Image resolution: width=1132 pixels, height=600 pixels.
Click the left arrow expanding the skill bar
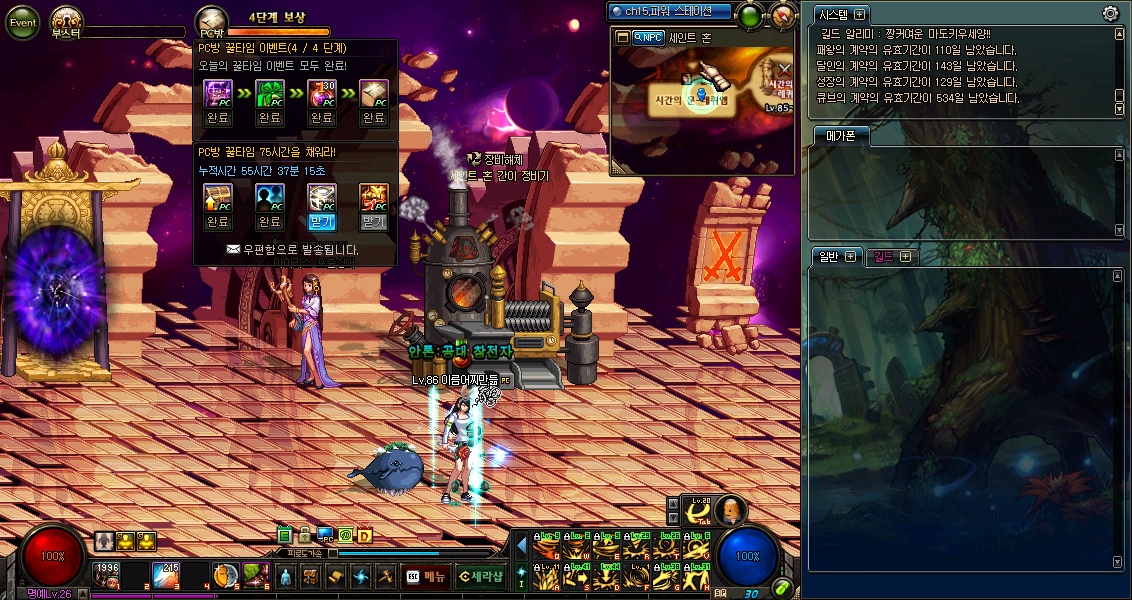[521, 545]
